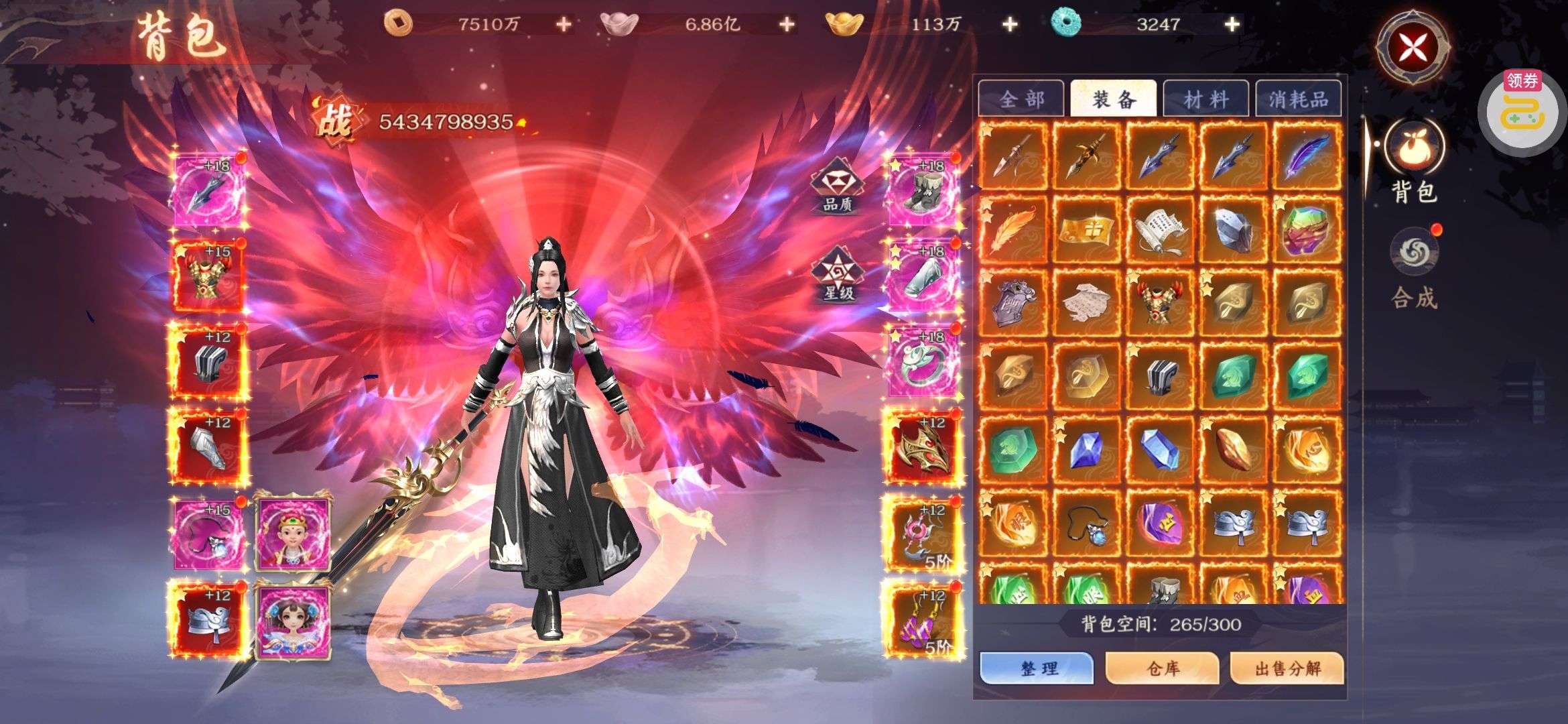
Task: Choose 出售分解 sell and dismantle
Action: tap(1287, 668)
